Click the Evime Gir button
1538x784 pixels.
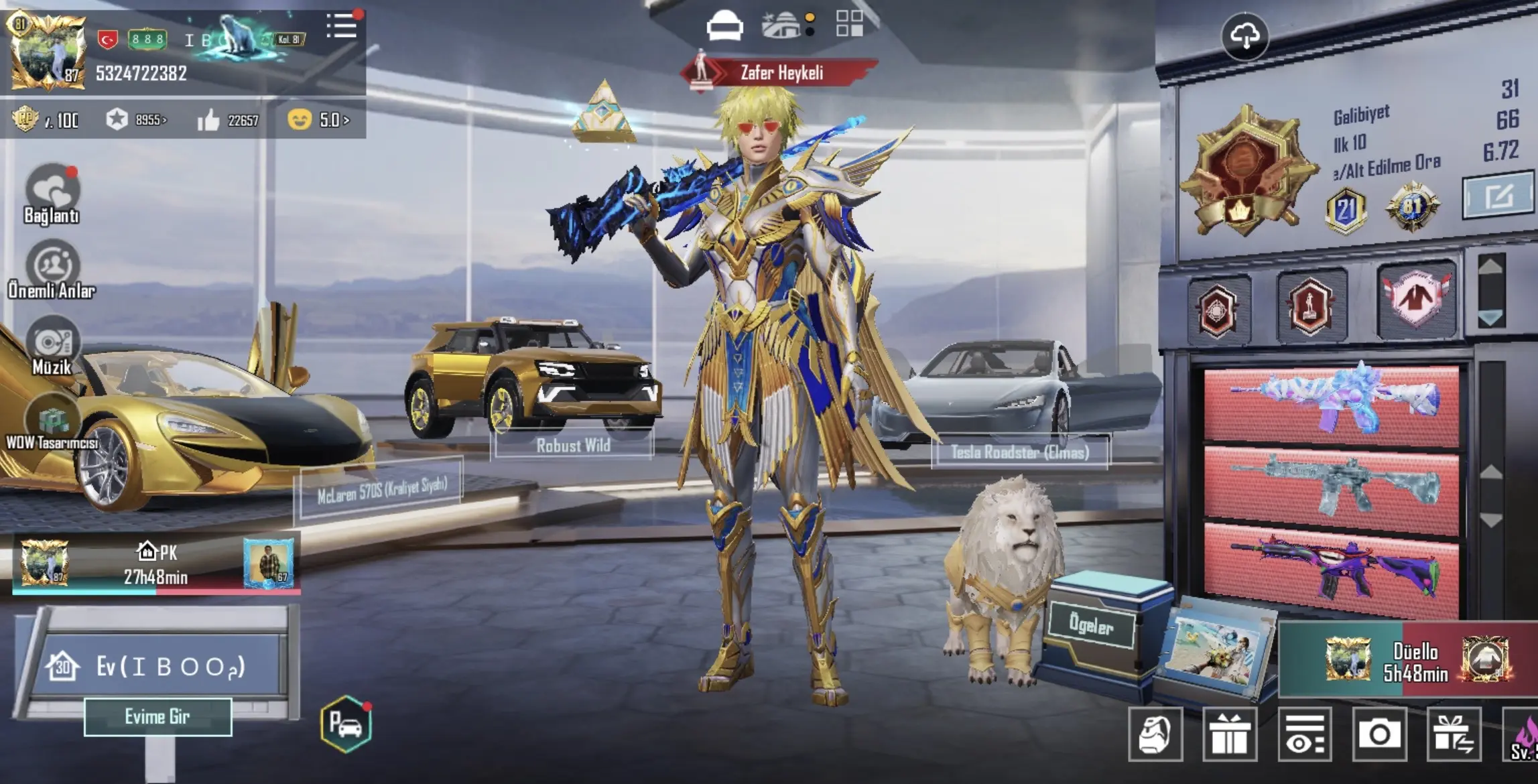[x=158, y=717]
